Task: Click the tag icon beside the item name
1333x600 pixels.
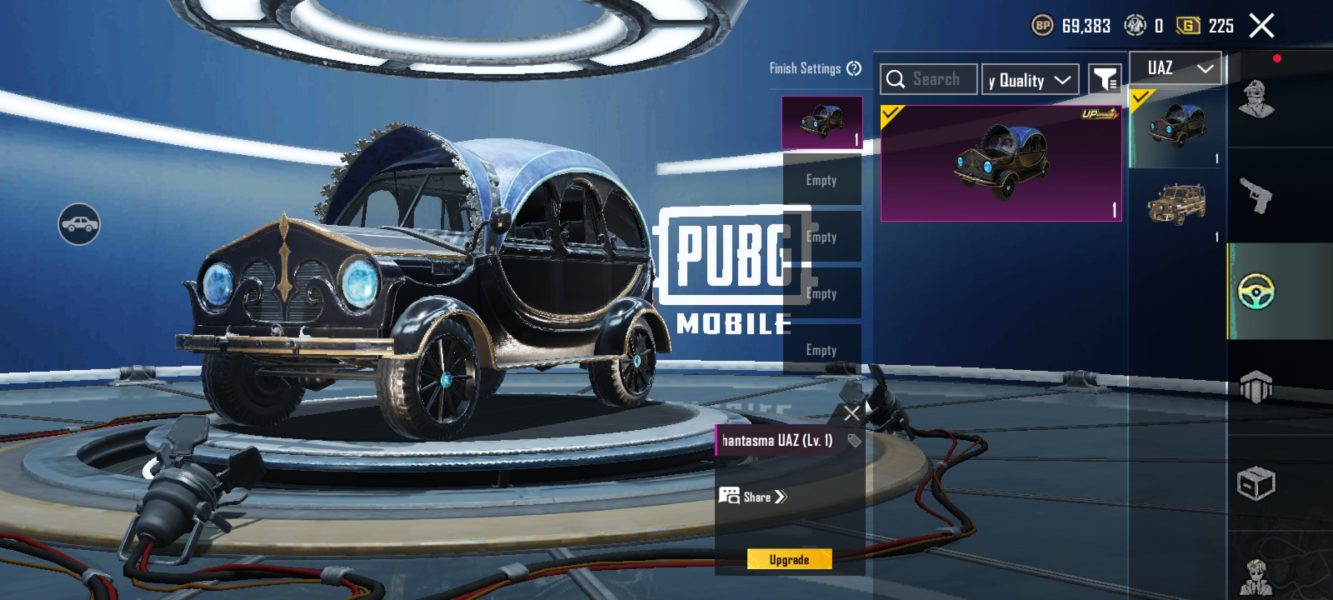Action: click(854, 441)
